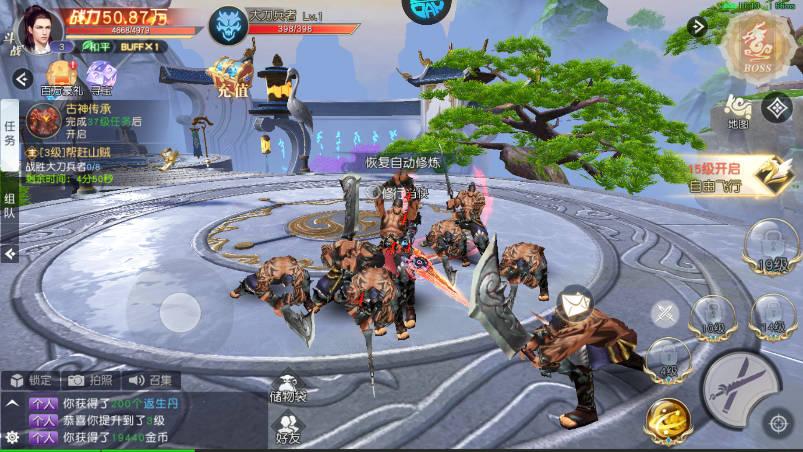This screenshot has height=452, width=803.
Task: Open the BOSS menu icon
Action: pyautogui.click(x=764, y=43)
